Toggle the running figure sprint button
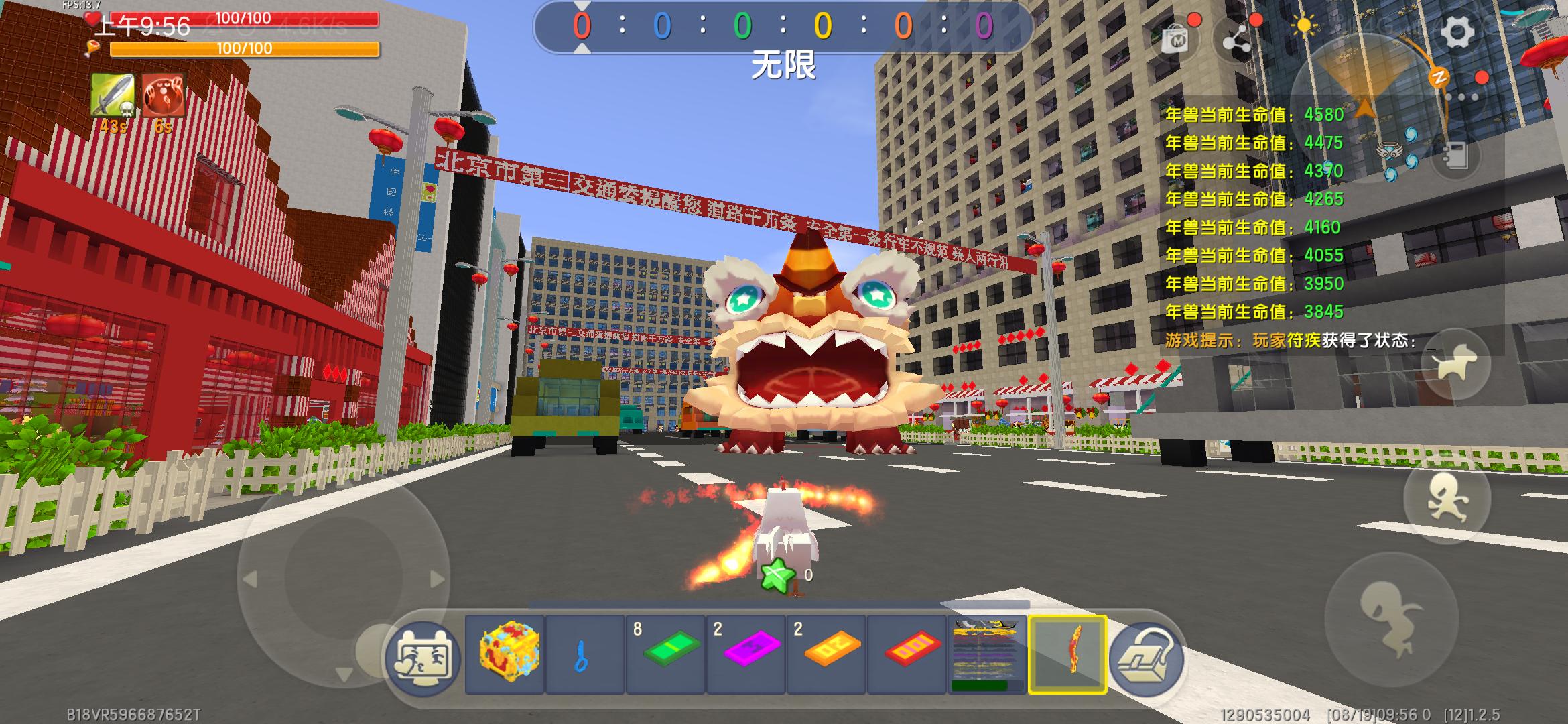This screenshot has width=1568, height=724. pos(1447,499)
